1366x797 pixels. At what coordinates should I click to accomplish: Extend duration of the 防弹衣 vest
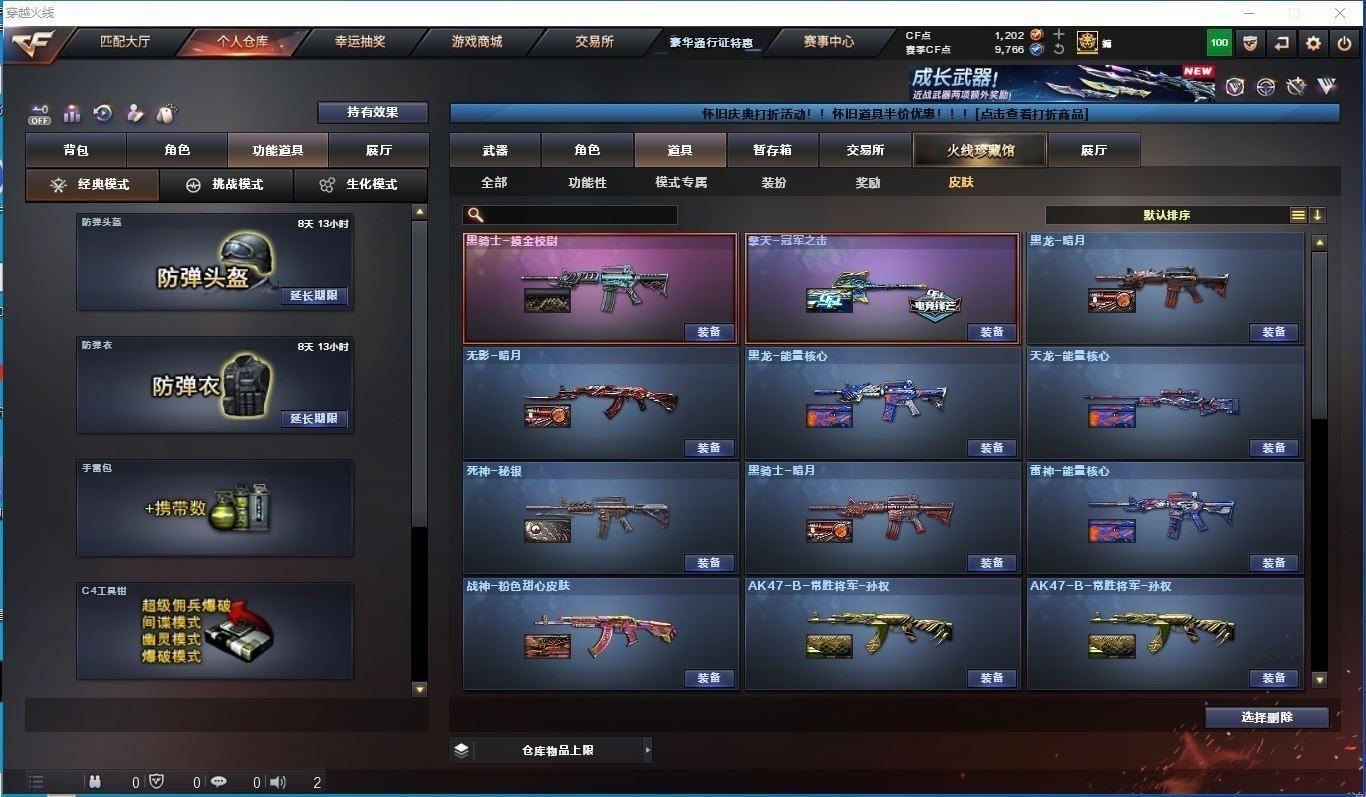(x=314, y=419)
